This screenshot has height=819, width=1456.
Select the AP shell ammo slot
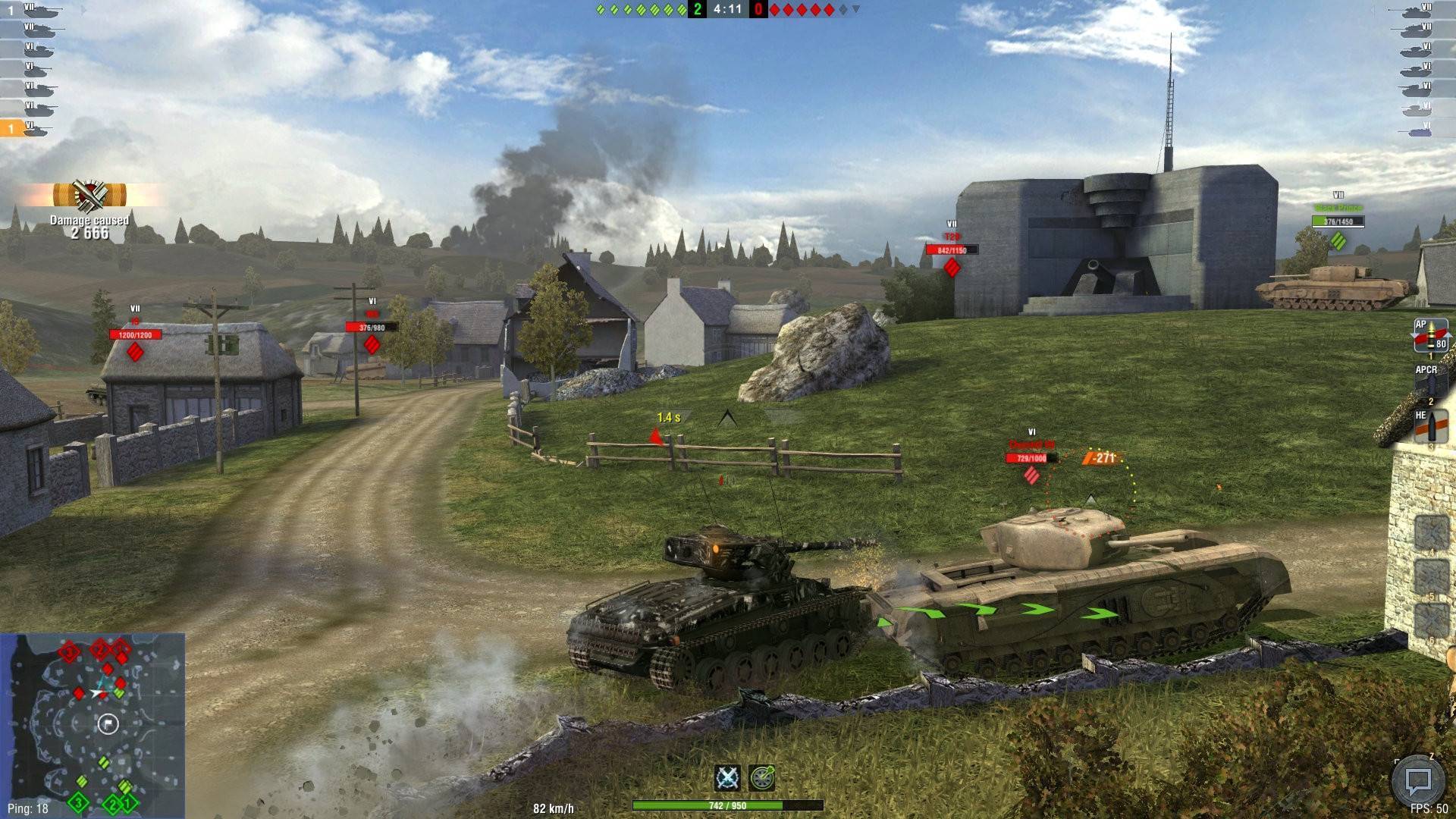(x=1430, y=336)
